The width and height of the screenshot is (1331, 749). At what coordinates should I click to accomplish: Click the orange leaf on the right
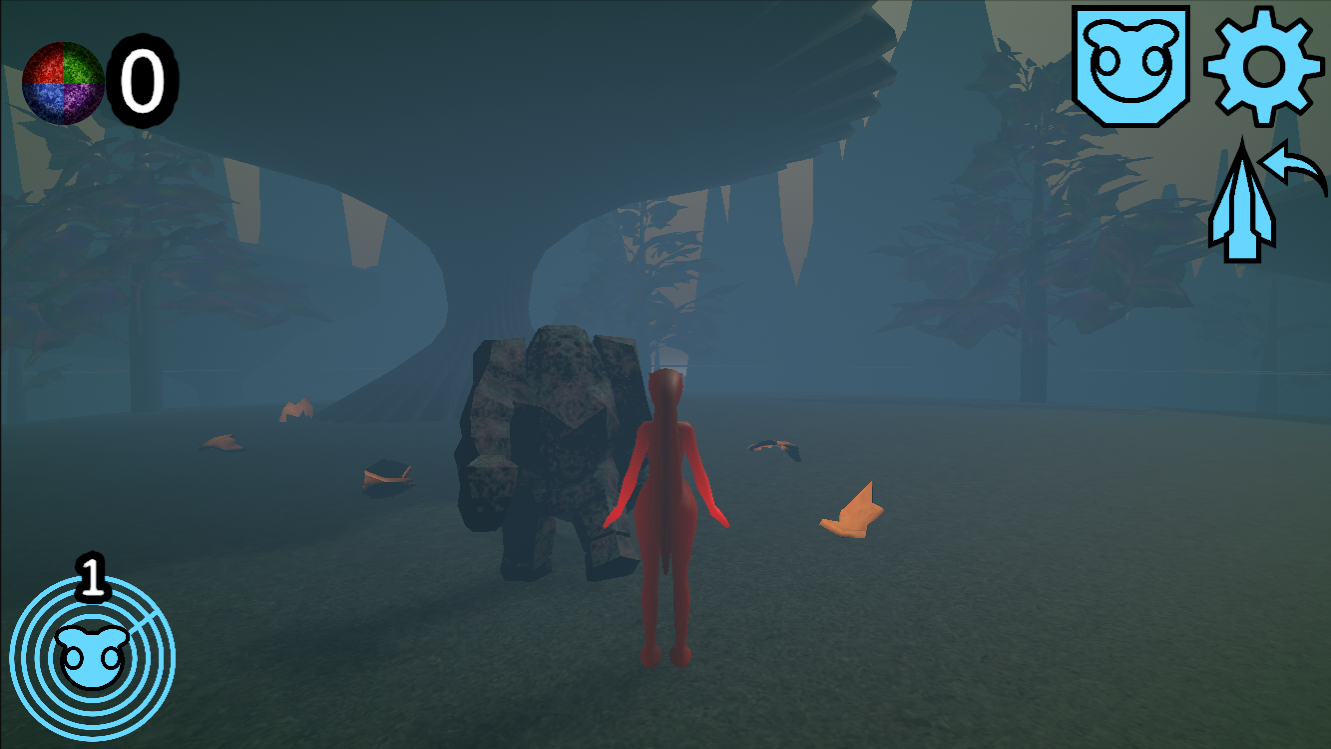[x=852, y=512]
